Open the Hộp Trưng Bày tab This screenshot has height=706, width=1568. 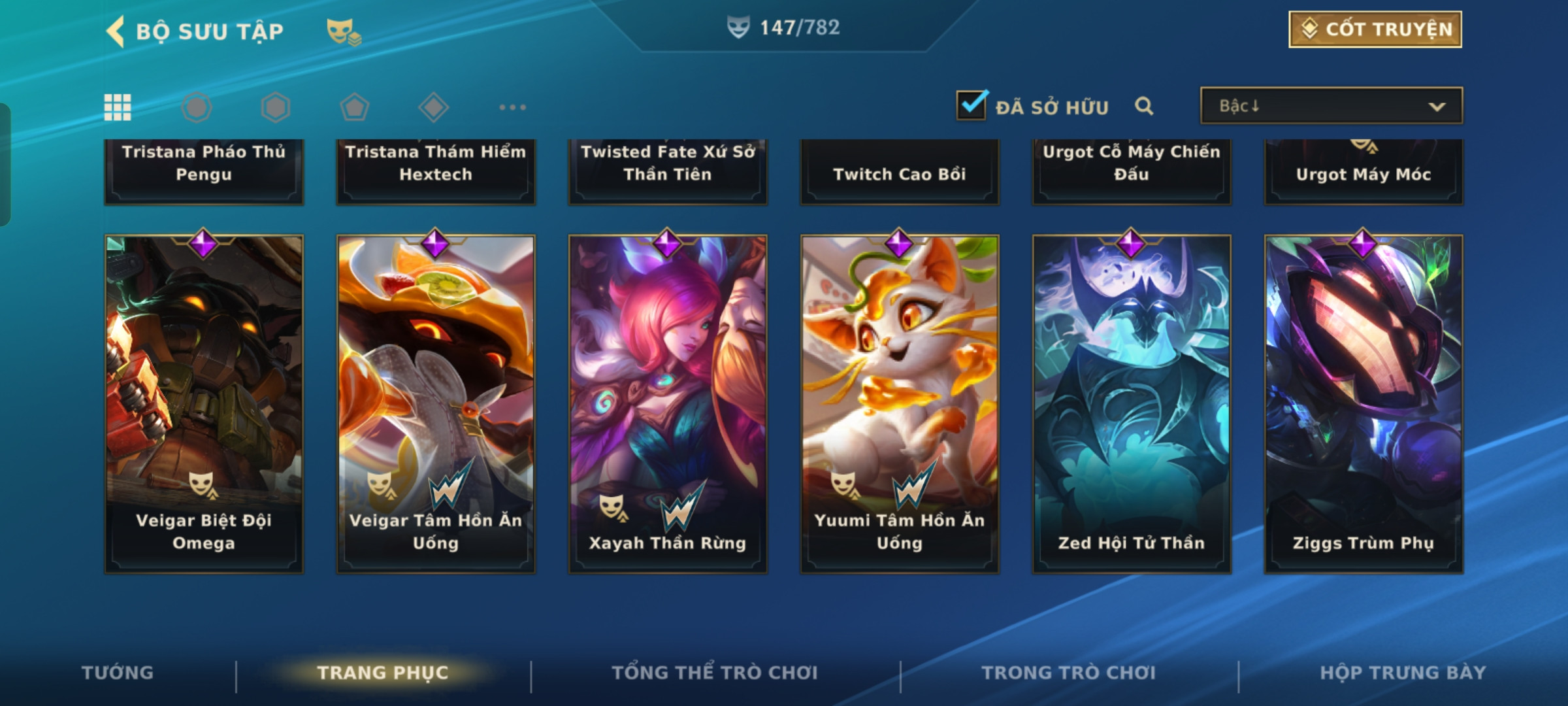[1403, 673]
